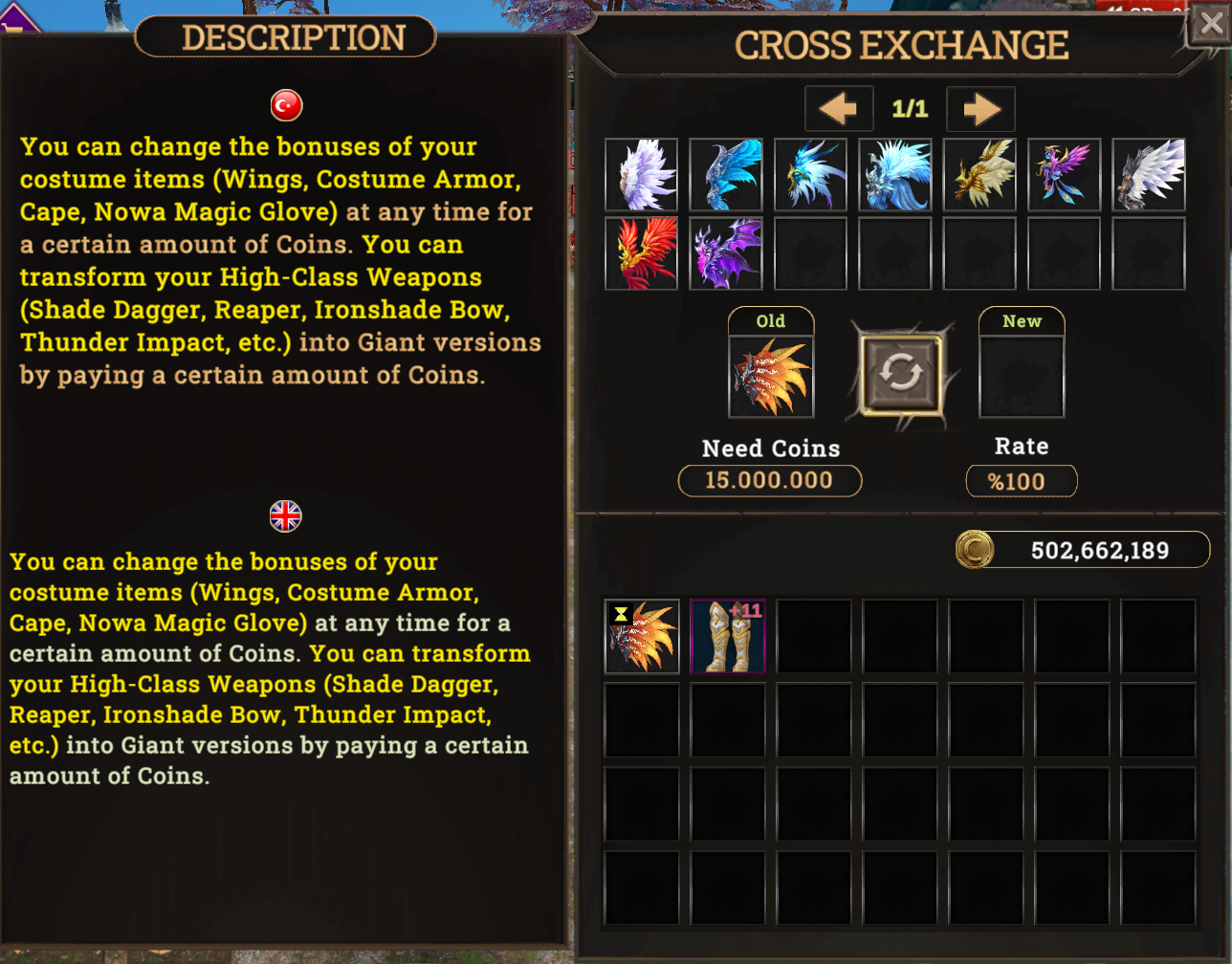Go to the previous exchange page

click(x=839, y=109)
